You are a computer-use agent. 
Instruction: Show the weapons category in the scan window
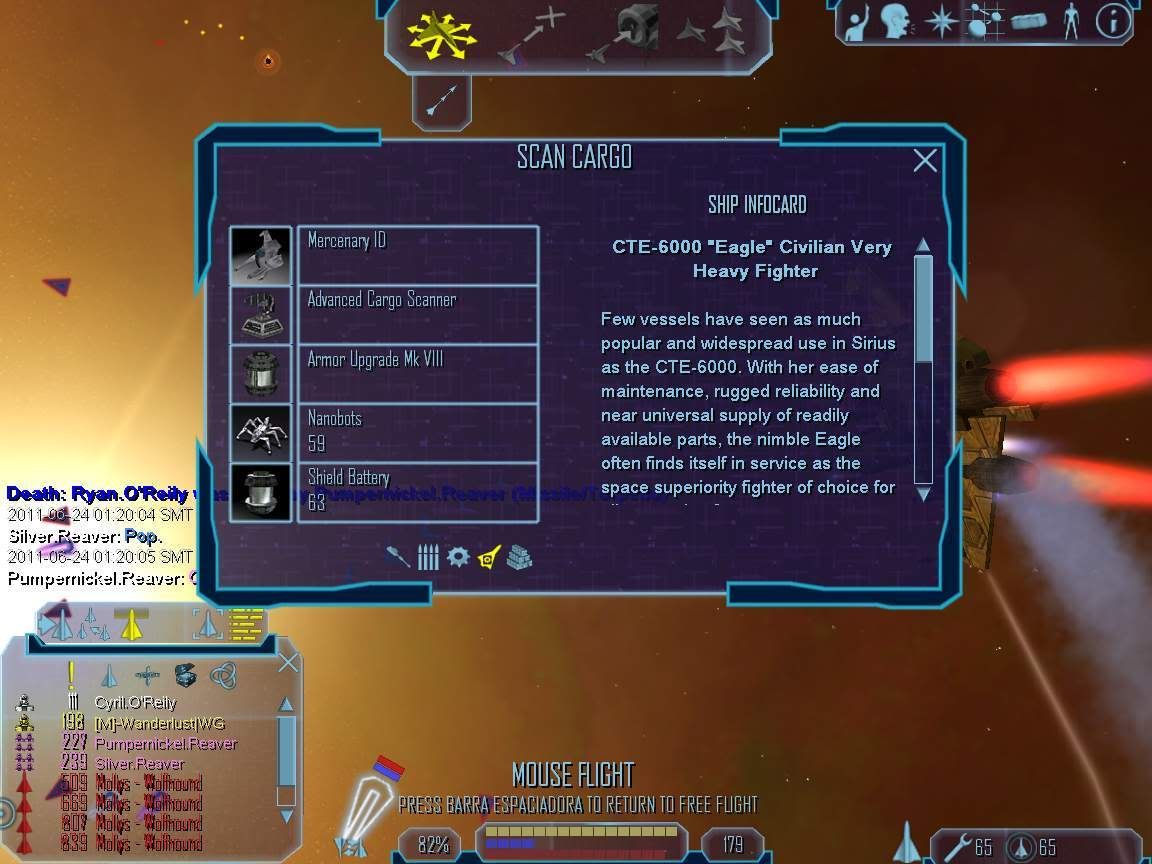[x=398, y=557]
